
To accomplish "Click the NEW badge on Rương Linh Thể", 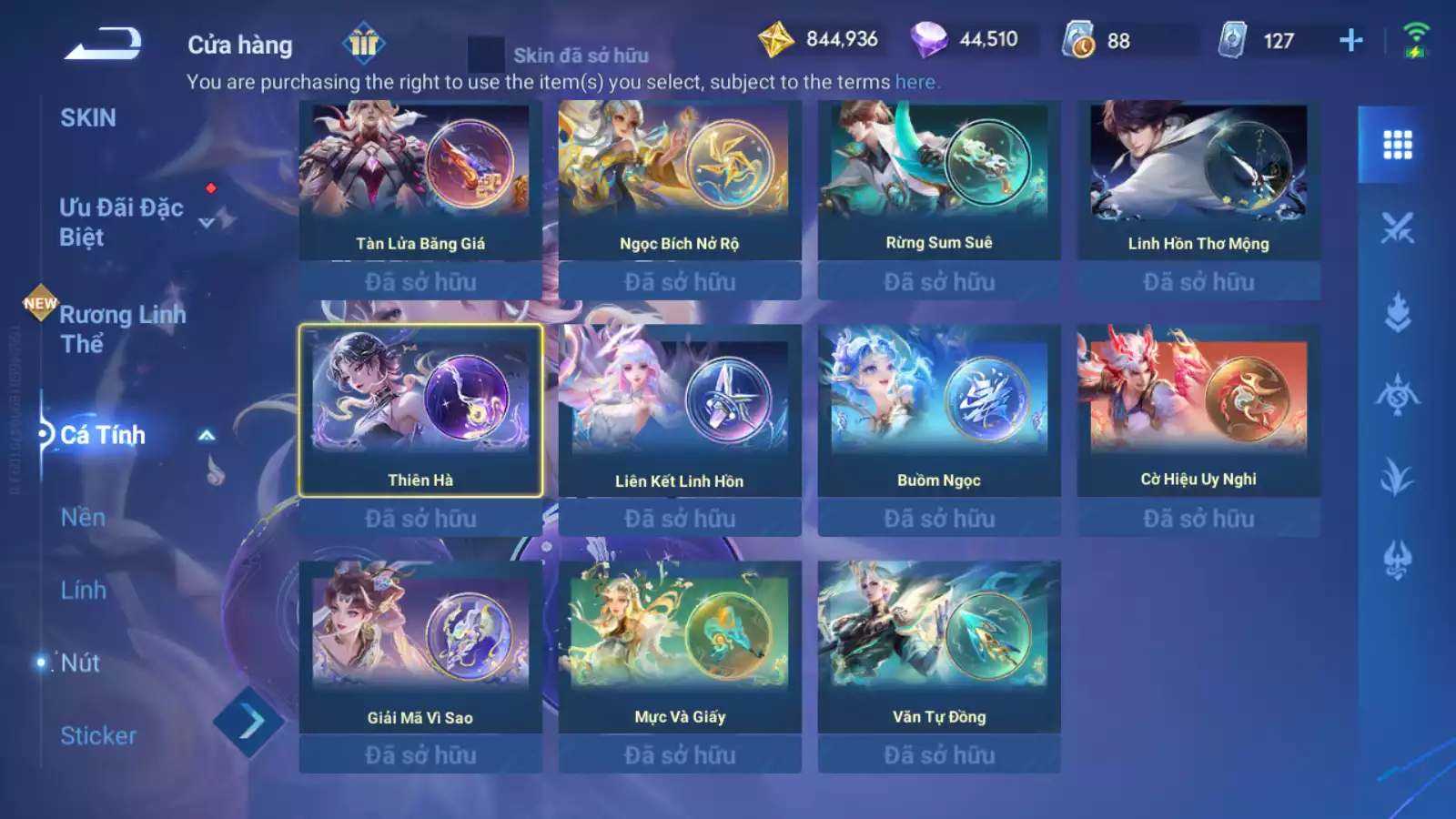I will (39, 301).
